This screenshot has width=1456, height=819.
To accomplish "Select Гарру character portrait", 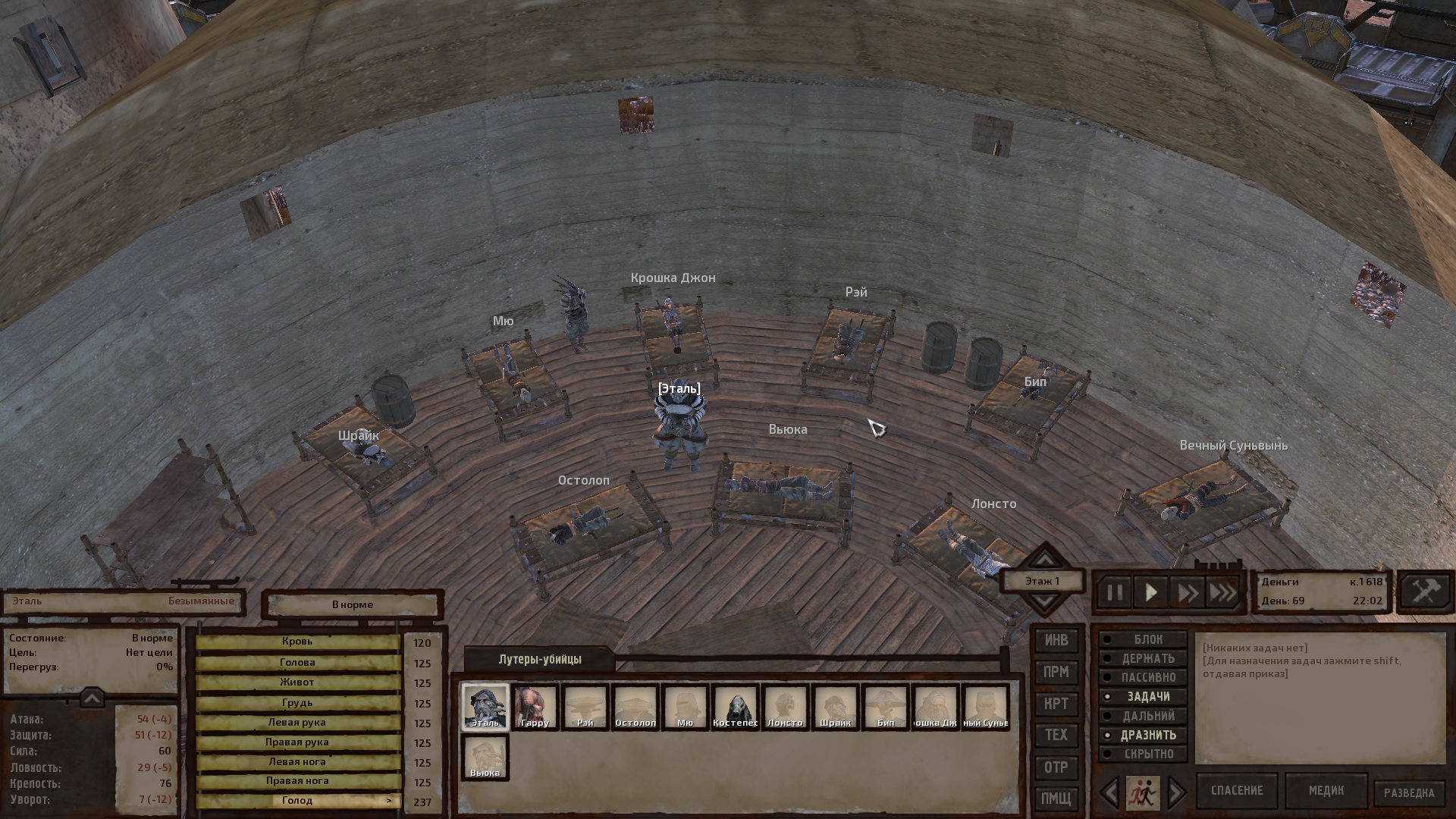I will tap(535, 707).
